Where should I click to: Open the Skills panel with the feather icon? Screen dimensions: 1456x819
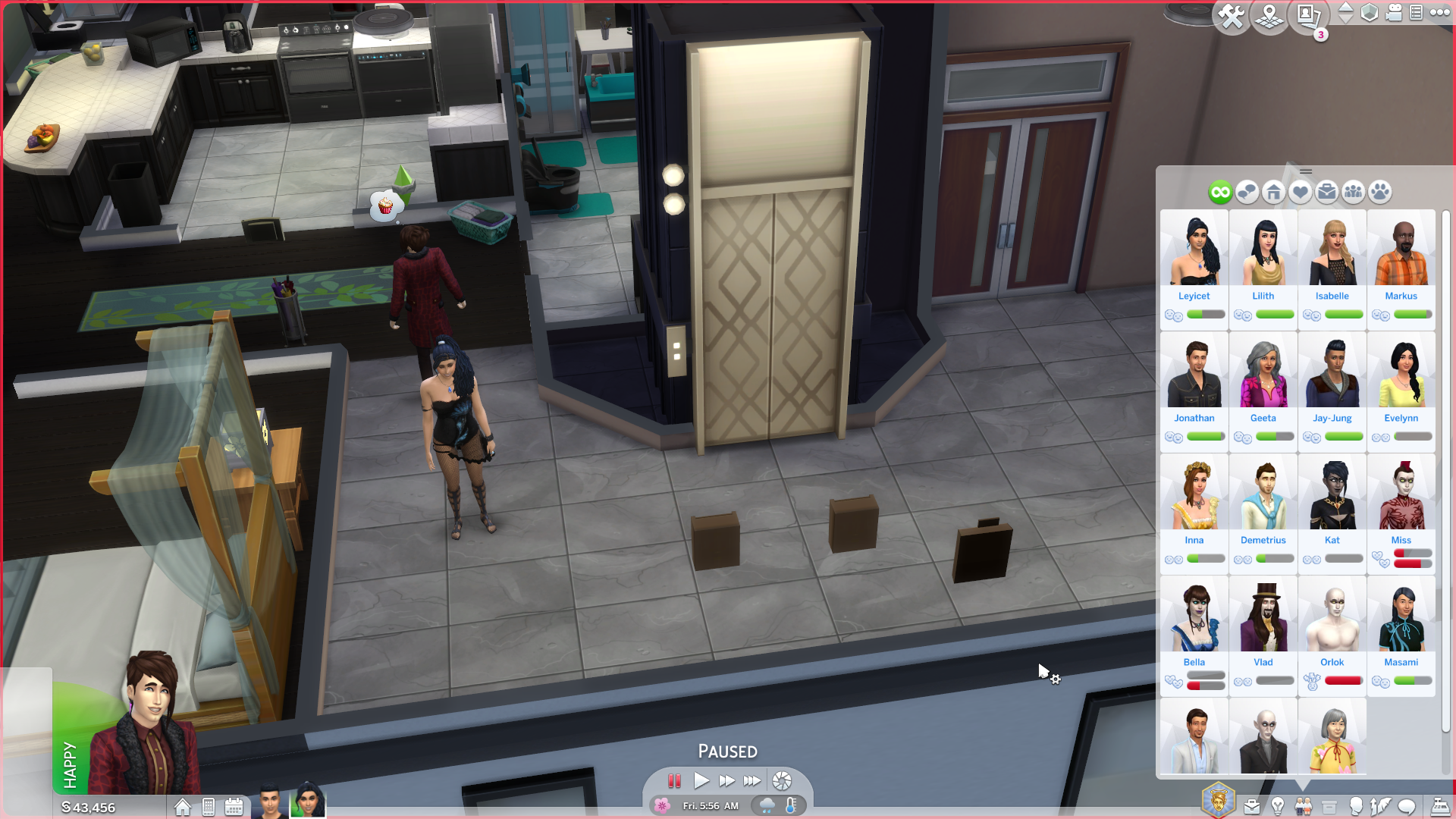pyautogui.click(x=1380, y=806)
